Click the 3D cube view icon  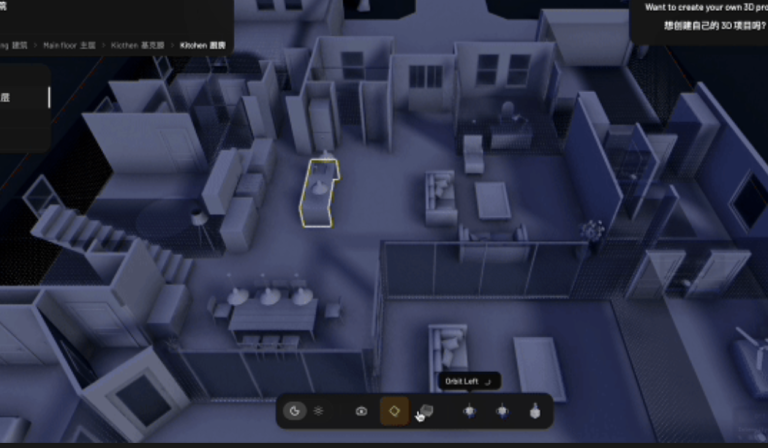426,410
